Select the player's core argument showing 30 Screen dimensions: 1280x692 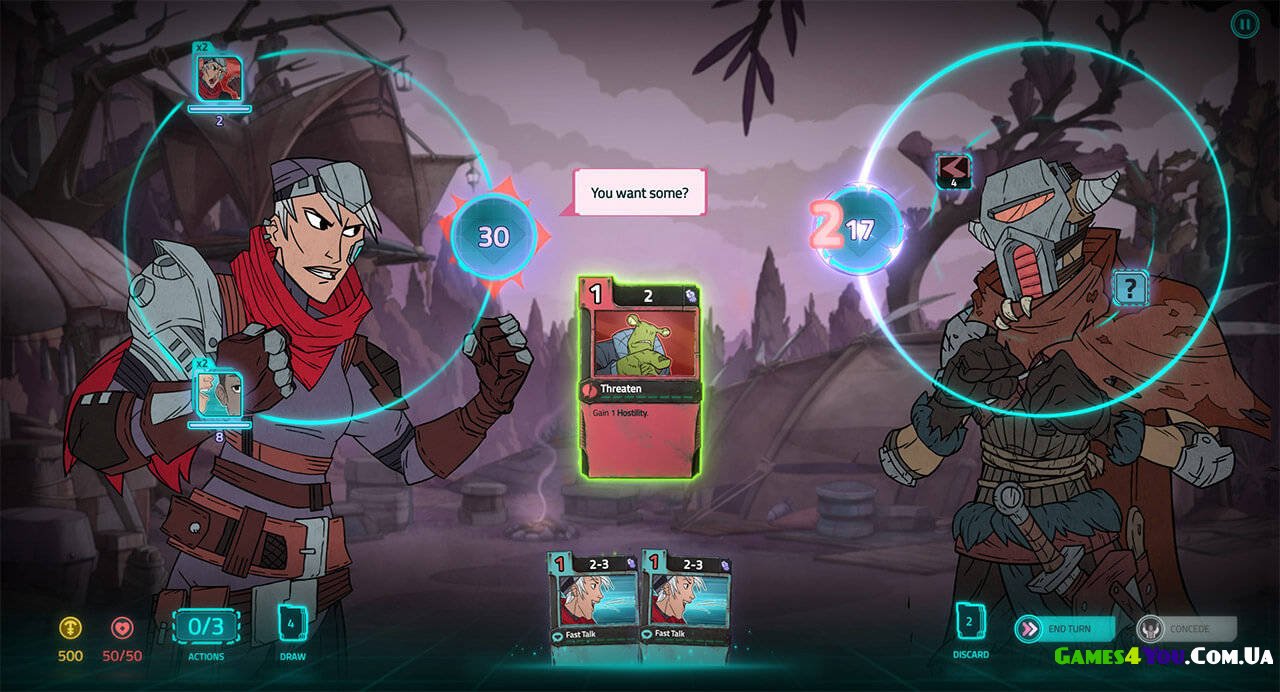(x=493, y=236)
